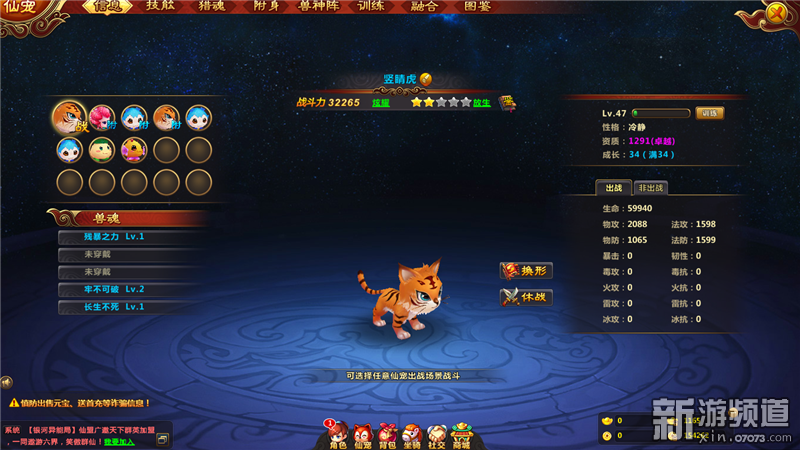800x450 pixels.
Task: Switch to the 非出战 stats tab
Action: pyautogui.click(x=650, y=188)
